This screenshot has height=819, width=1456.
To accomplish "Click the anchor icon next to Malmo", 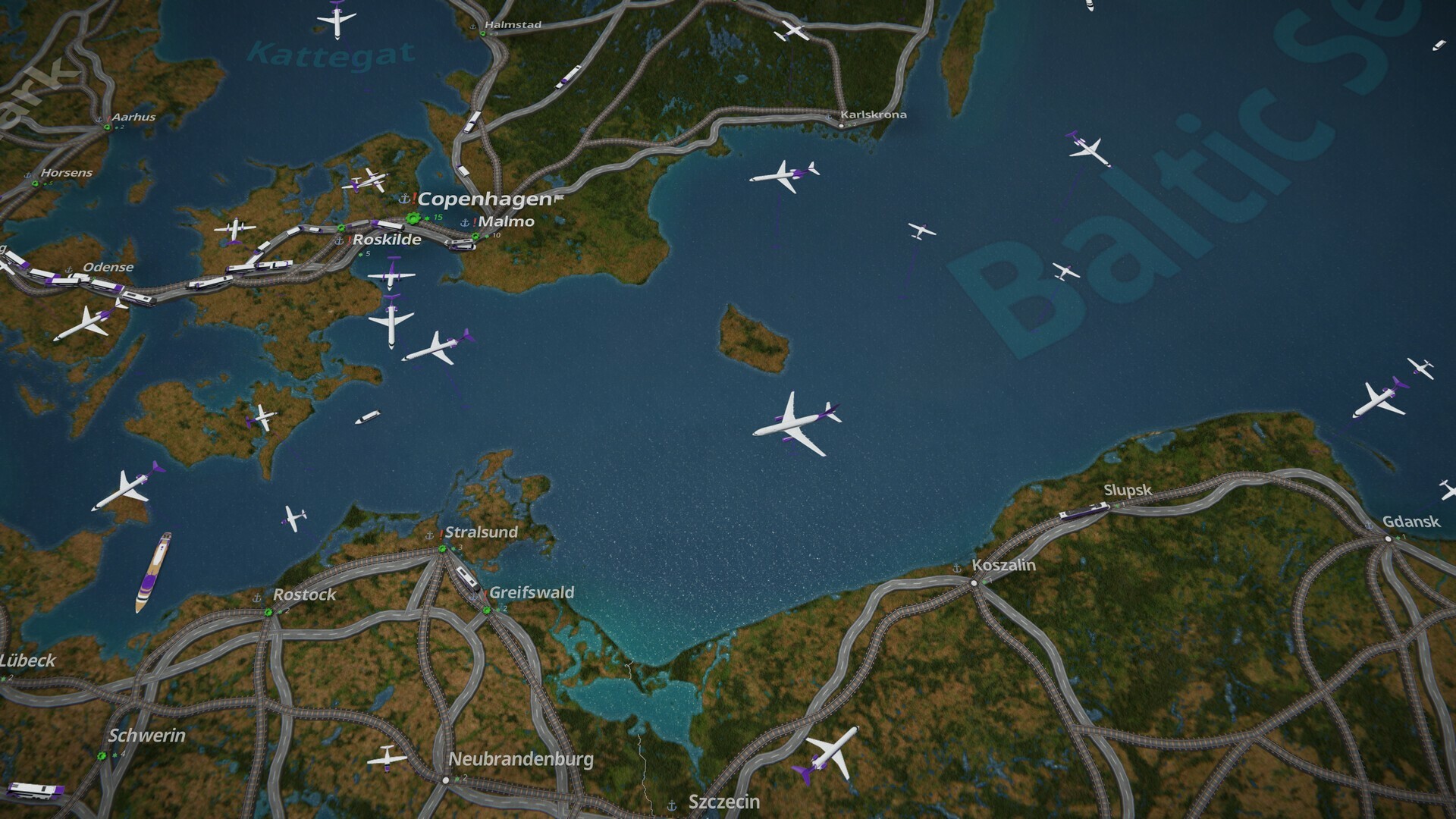I will (x=465, y=223).
